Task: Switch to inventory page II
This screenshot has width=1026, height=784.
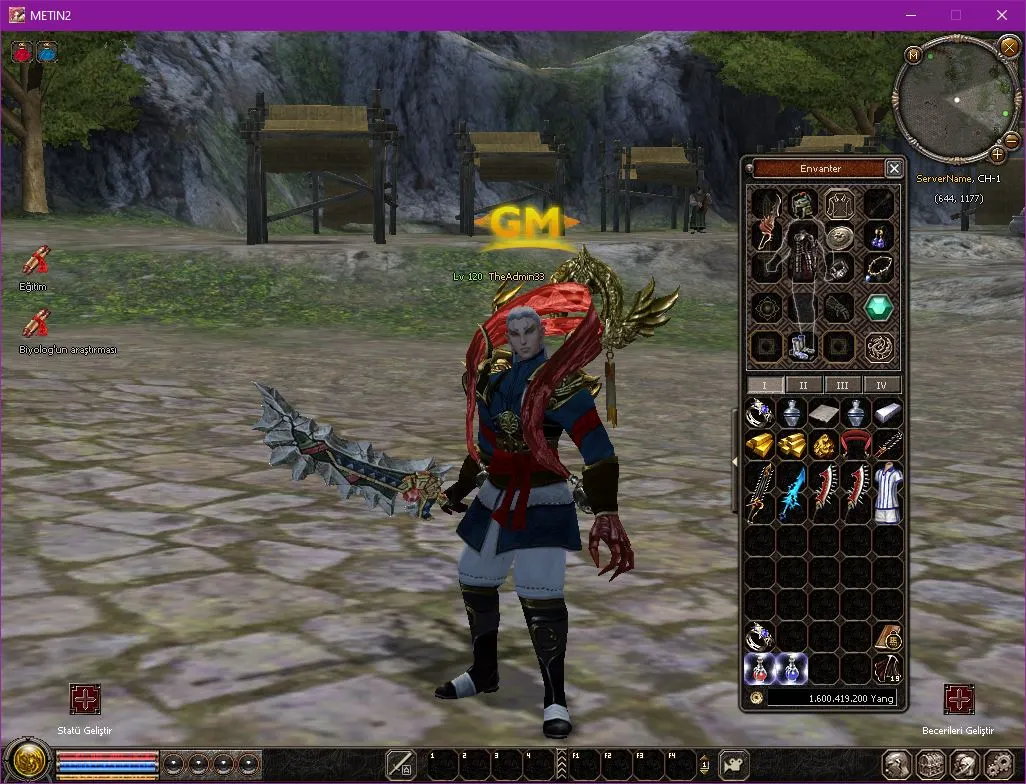Action: pyautogui.click(x=802, y=385)
